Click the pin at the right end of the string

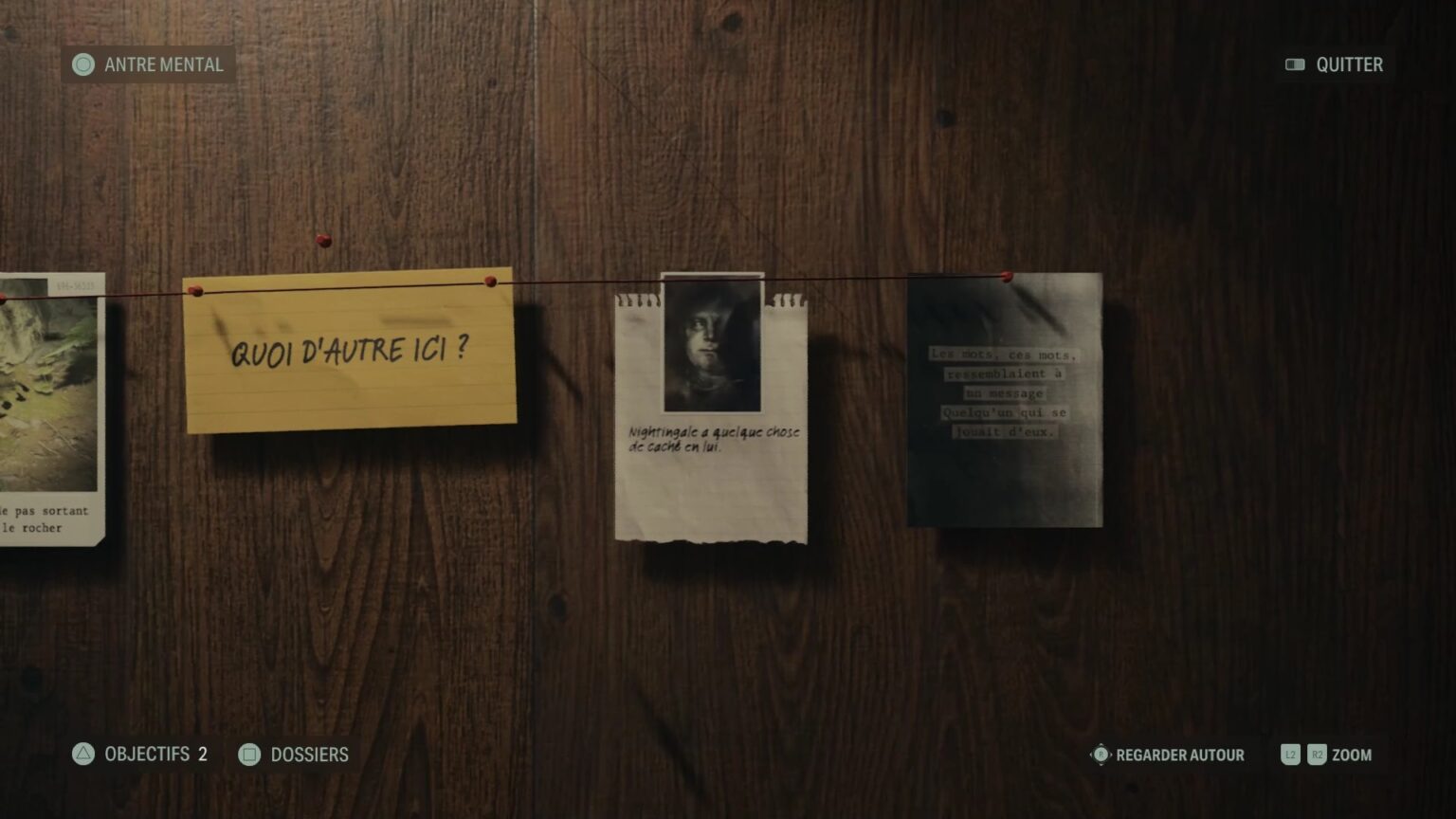pyautogui.click(x=1006, y=275)
